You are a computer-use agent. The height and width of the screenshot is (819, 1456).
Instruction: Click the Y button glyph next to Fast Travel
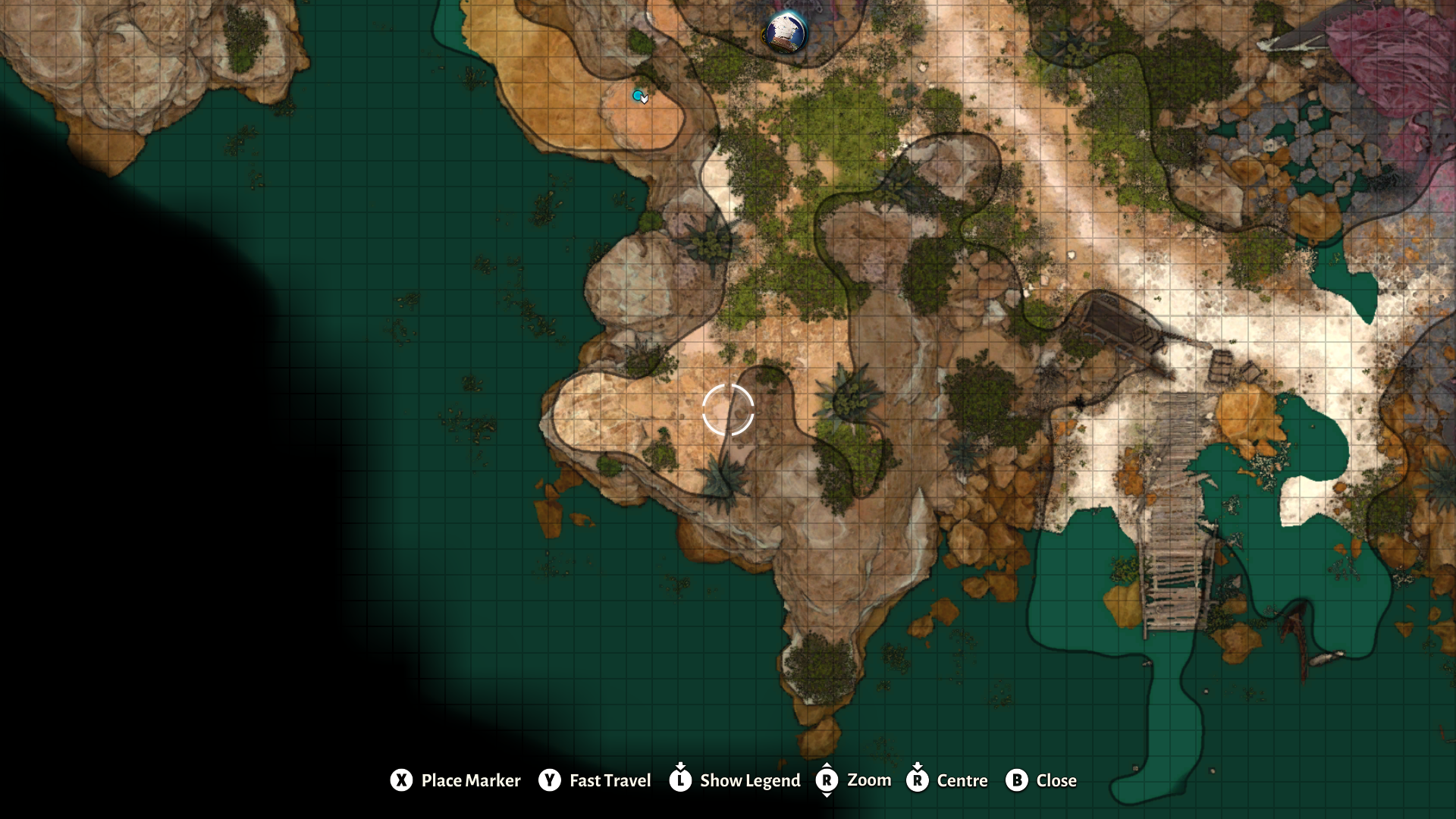coord(548,780)
